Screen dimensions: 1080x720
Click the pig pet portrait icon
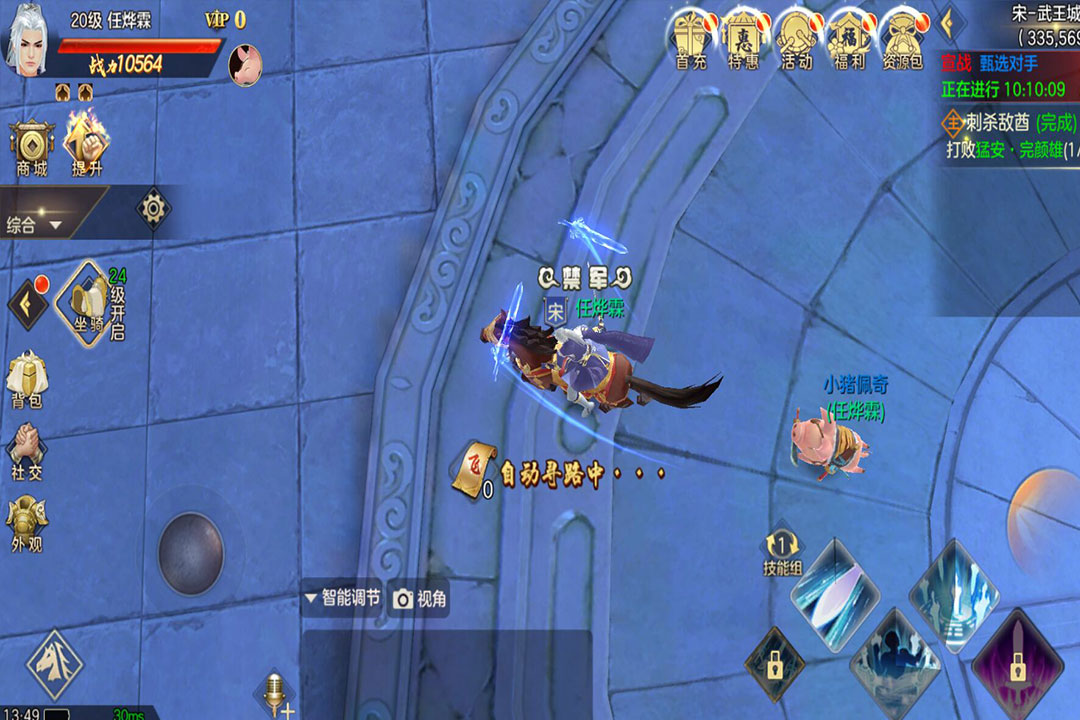[245, 64]
